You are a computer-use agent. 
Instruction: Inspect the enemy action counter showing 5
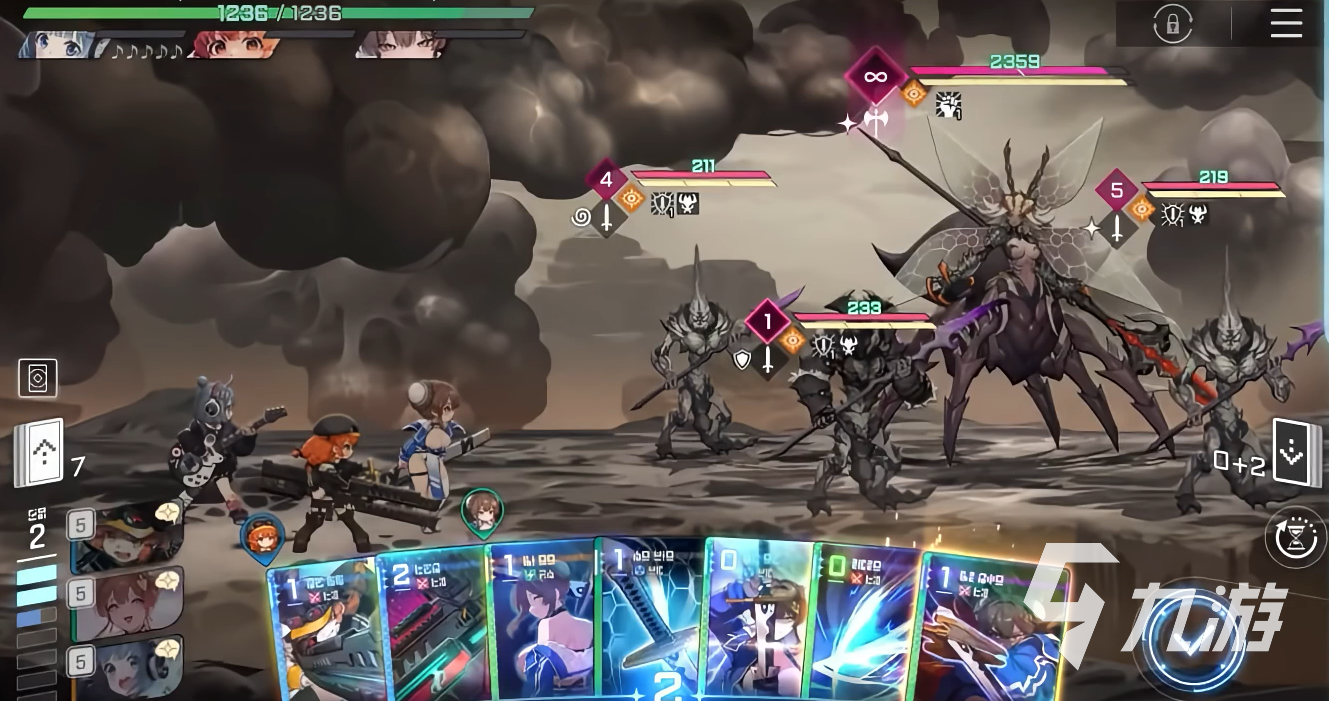pyautogui.click(x=1116, y=191)
